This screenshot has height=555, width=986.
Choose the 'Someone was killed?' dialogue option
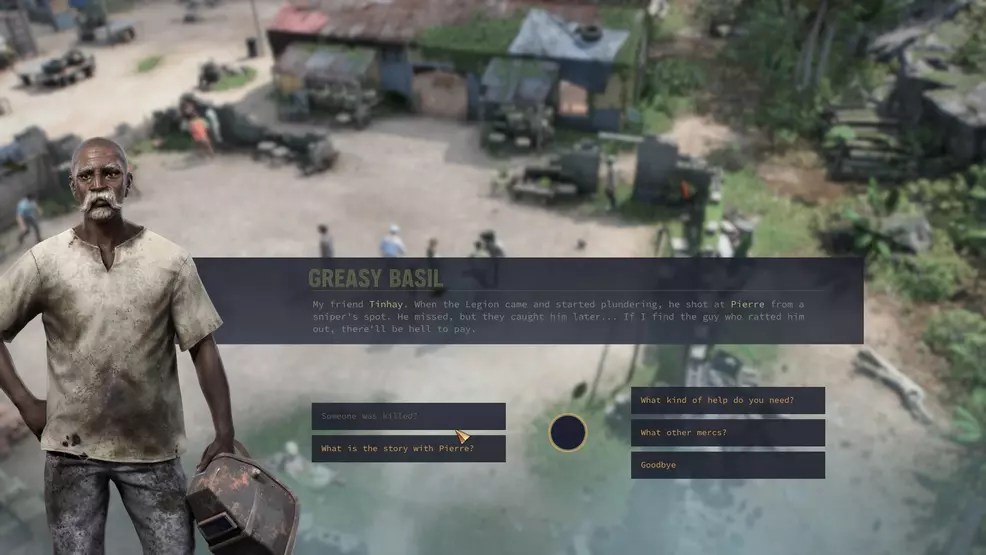(408, 416)
